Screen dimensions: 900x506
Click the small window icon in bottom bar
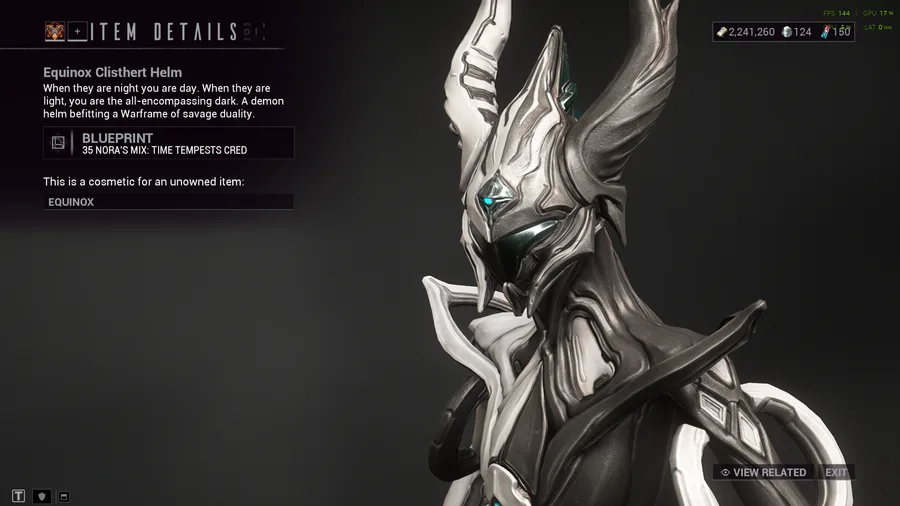64,495
